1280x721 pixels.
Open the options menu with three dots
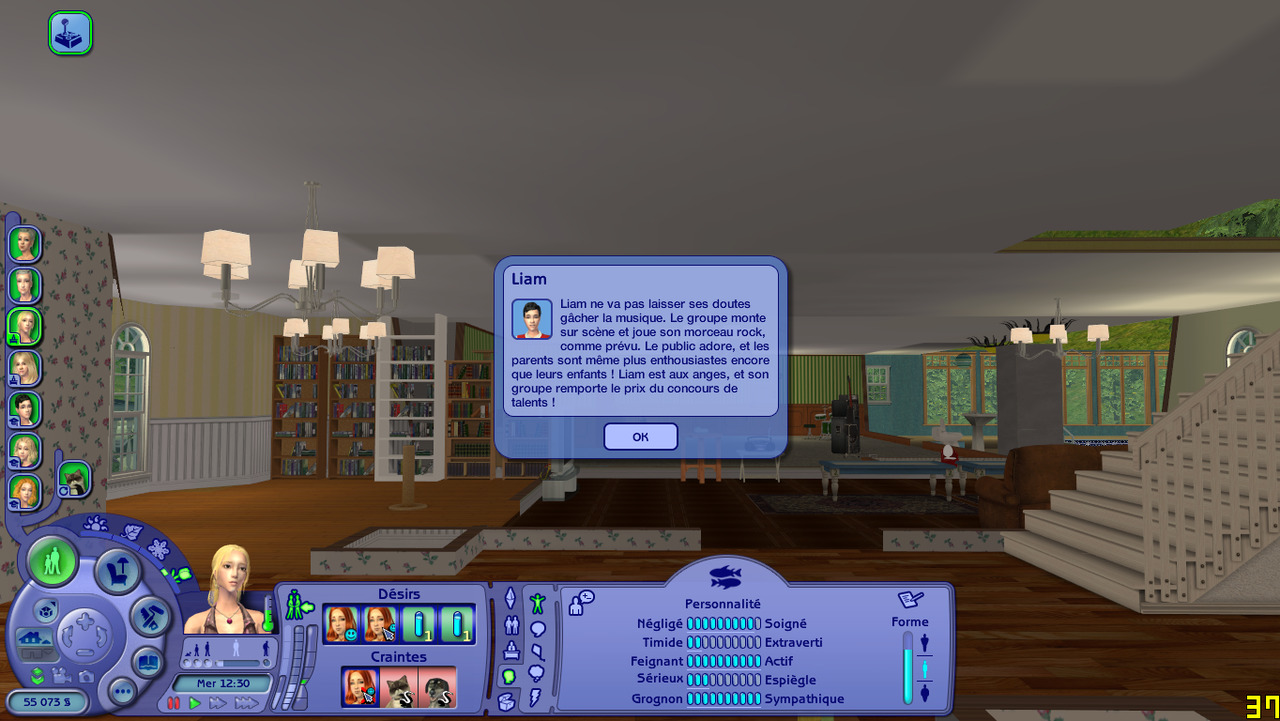coord(122,691)
